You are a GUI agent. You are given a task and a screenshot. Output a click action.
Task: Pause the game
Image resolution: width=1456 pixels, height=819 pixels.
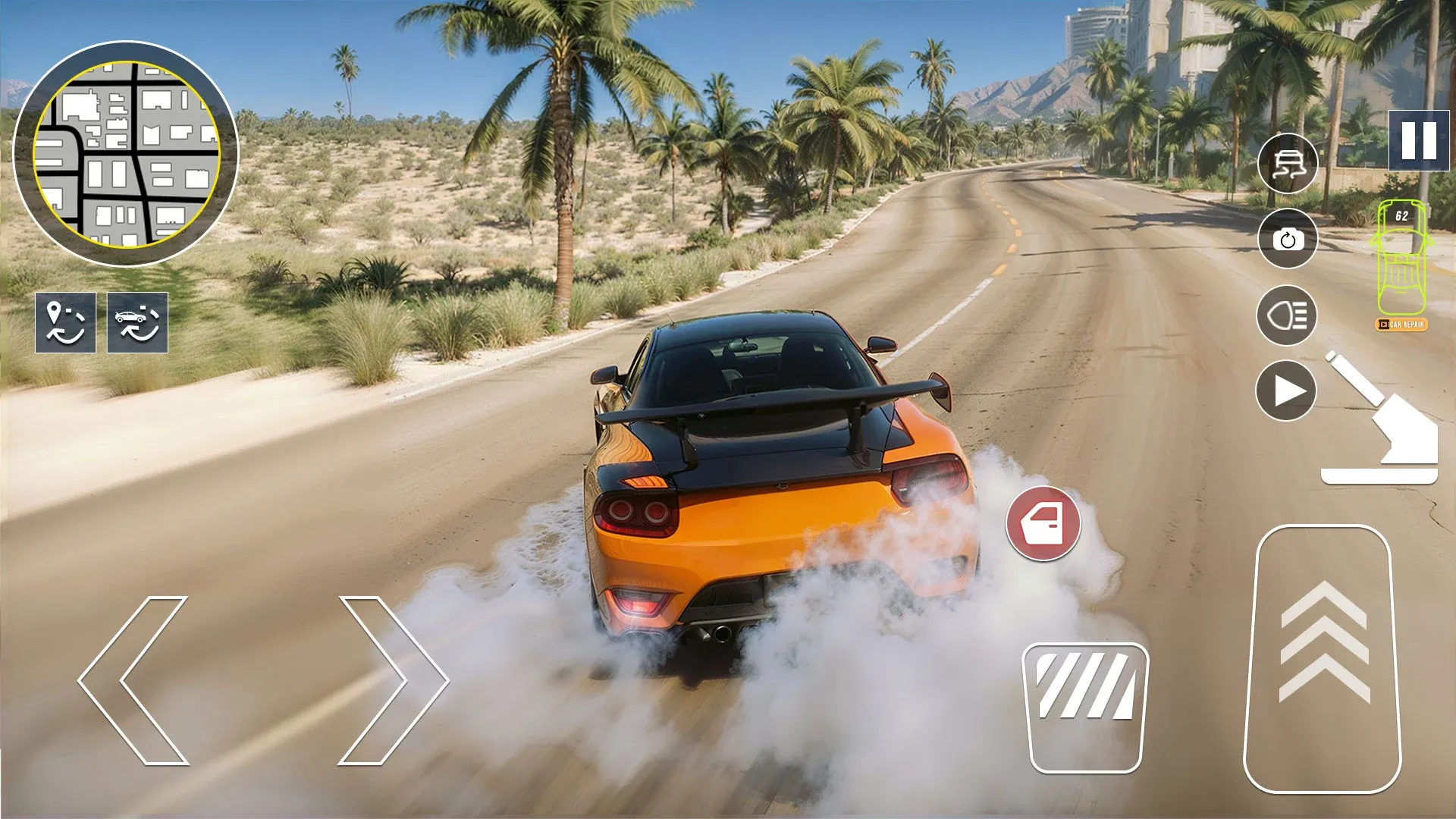point(1418,140)
